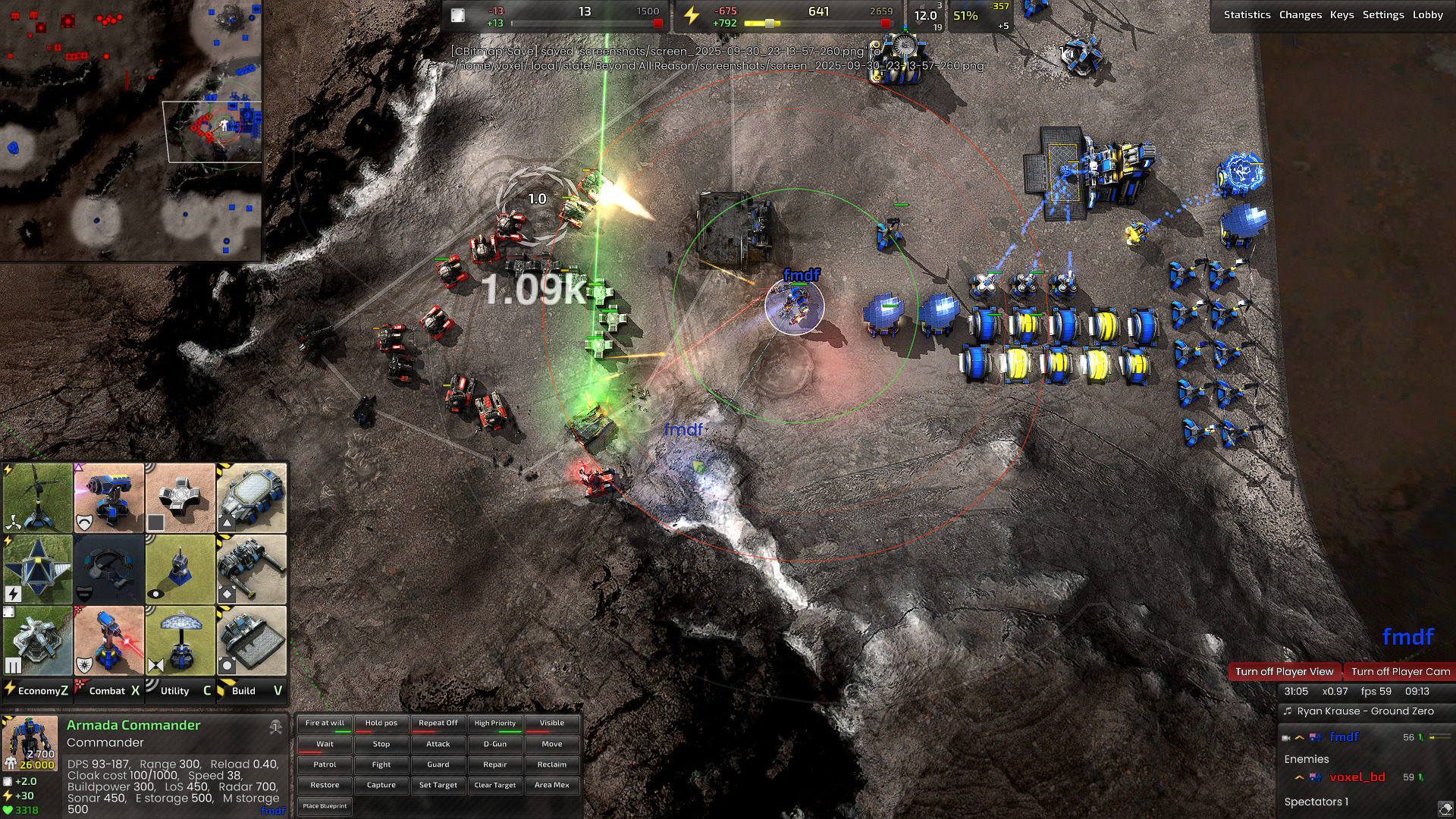Viewport: 1456px width, 819px height.
Task: Turn off Player Cam
Action: tap(1400, 671)
